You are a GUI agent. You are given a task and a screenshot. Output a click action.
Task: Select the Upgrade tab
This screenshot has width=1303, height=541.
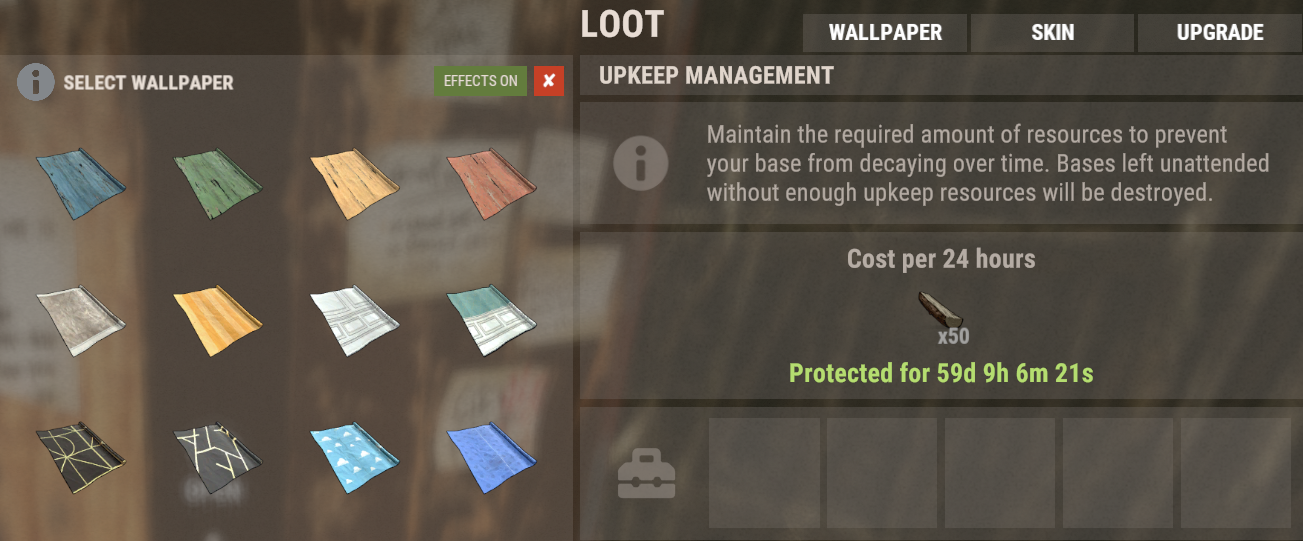pos(1220,33)
